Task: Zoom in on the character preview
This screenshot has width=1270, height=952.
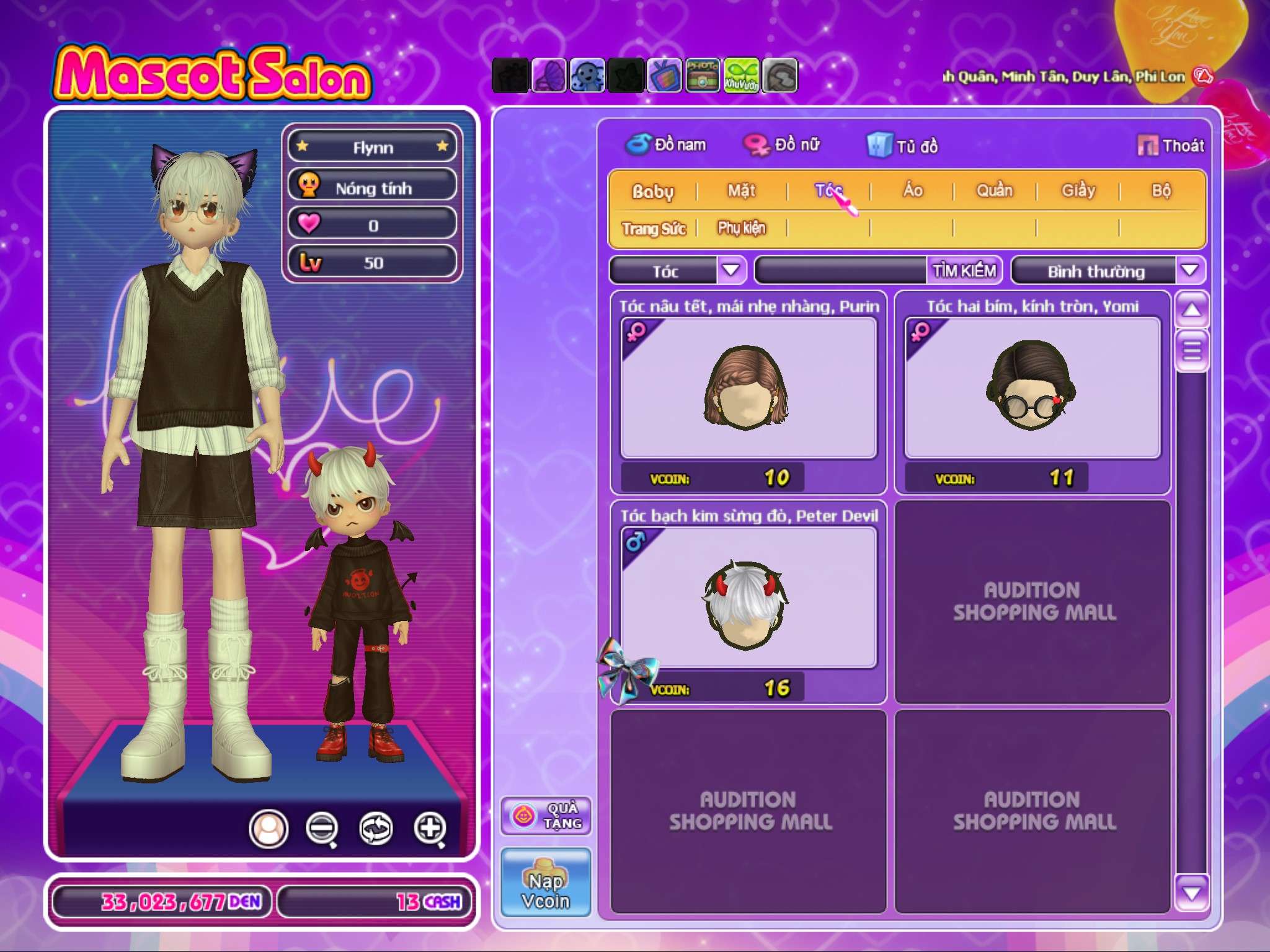Action: [430, 828]
